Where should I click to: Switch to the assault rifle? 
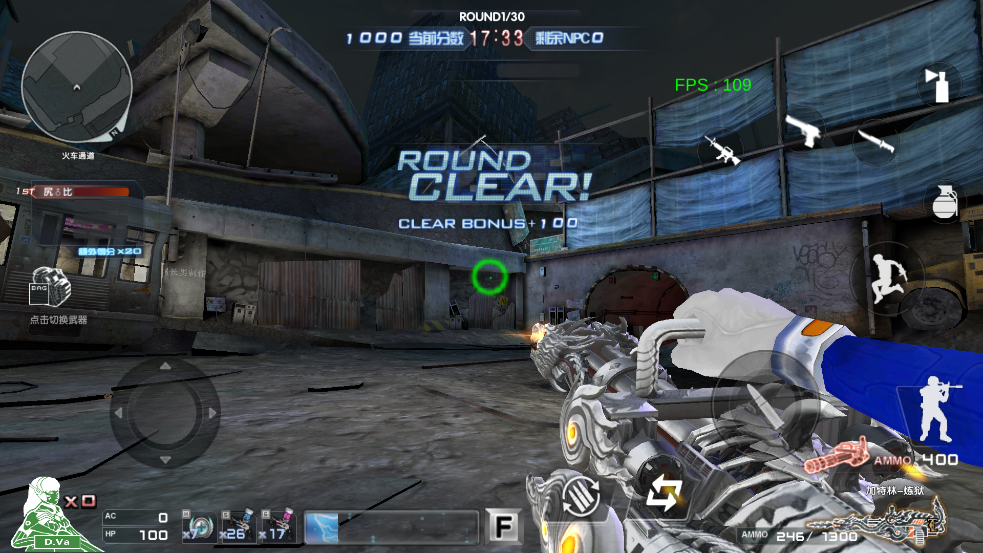tap(720, 150)
